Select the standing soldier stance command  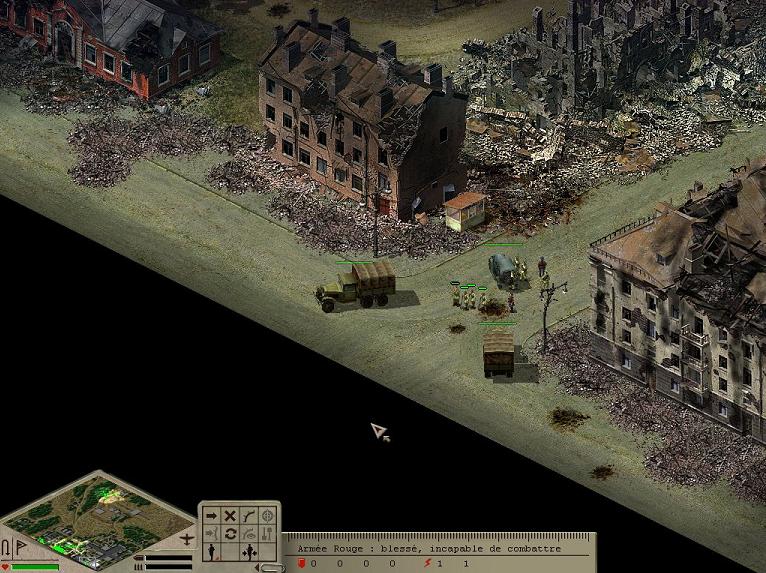point(212,552)
